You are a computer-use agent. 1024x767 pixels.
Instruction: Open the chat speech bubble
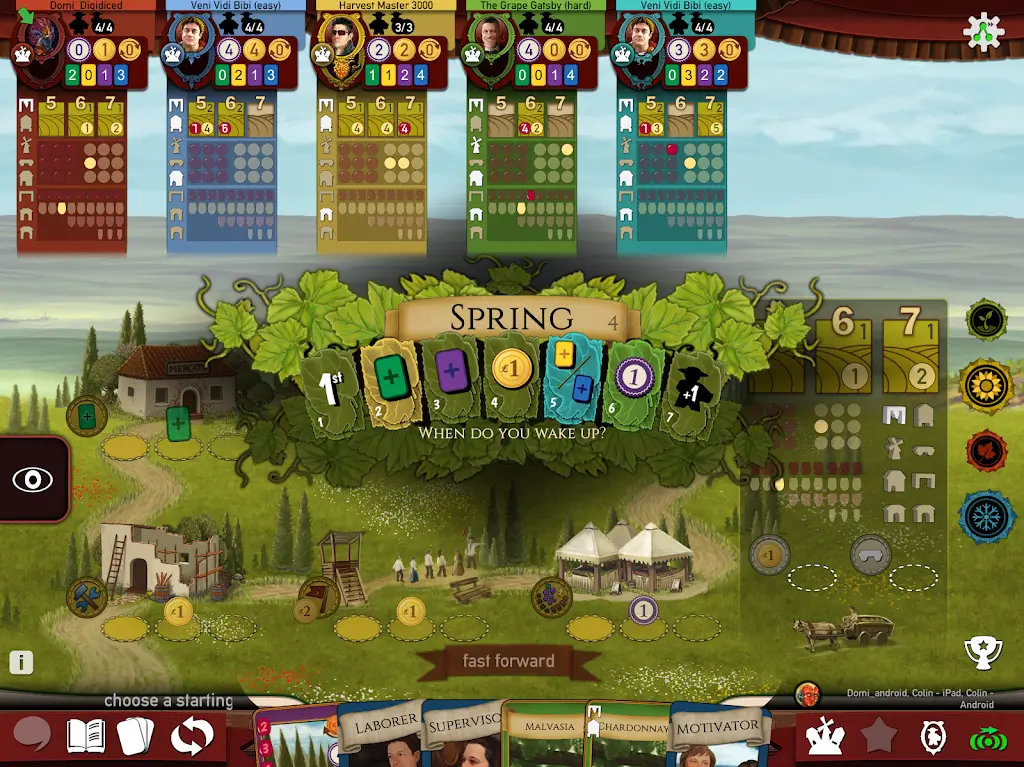coord(31,735)
